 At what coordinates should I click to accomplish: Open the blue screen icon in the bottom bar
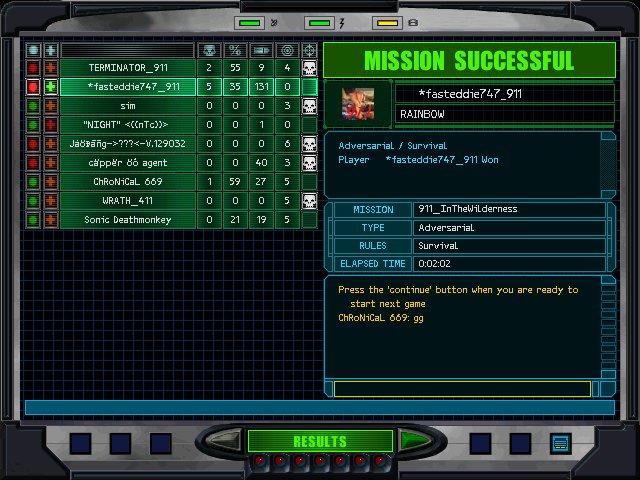(x=560, y=442)
